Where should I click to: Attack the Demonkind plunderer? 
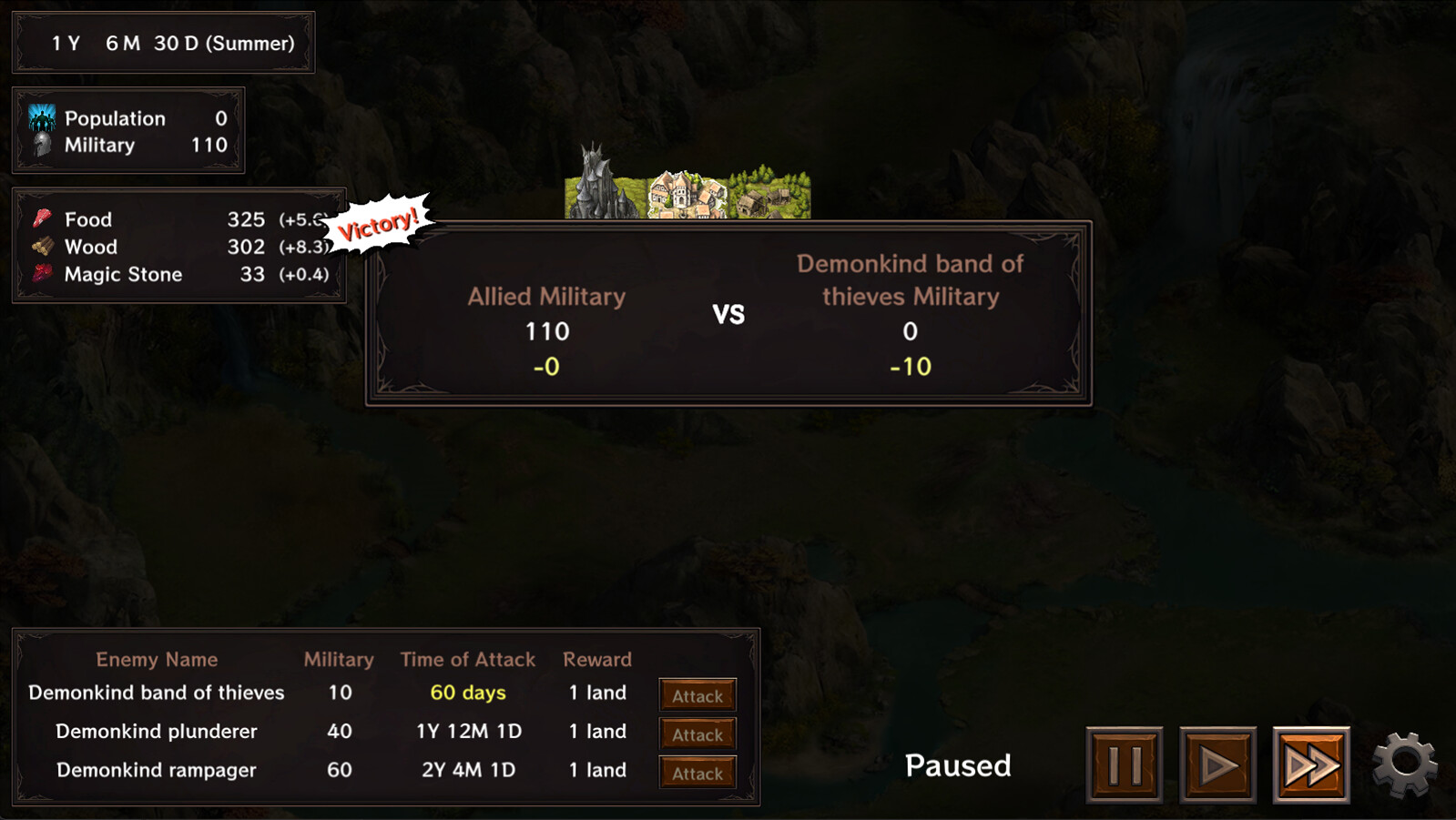point(697,734)
